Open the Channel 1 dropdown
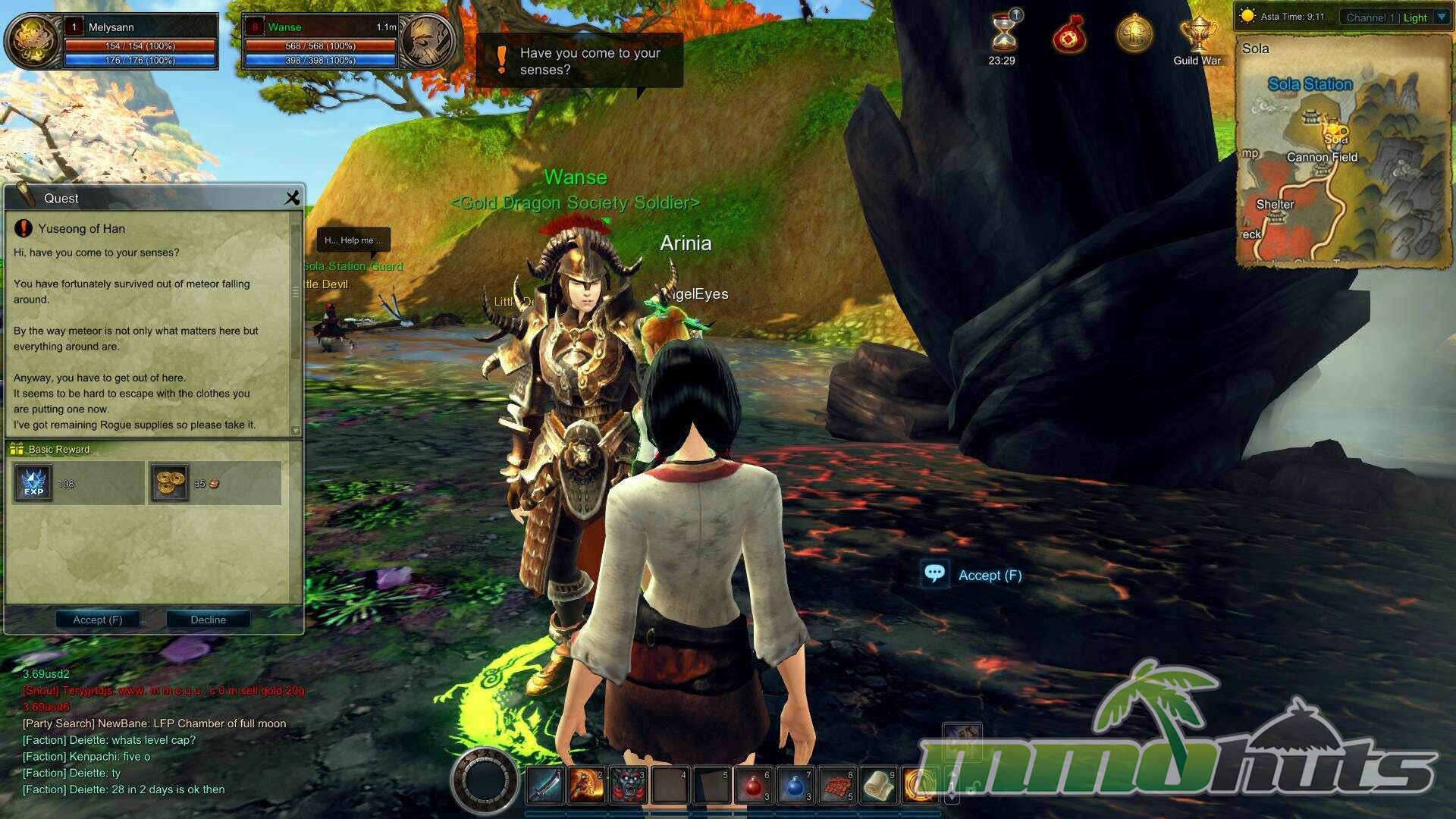The width and height of the screenshot is (1456, 819). 1442,17
